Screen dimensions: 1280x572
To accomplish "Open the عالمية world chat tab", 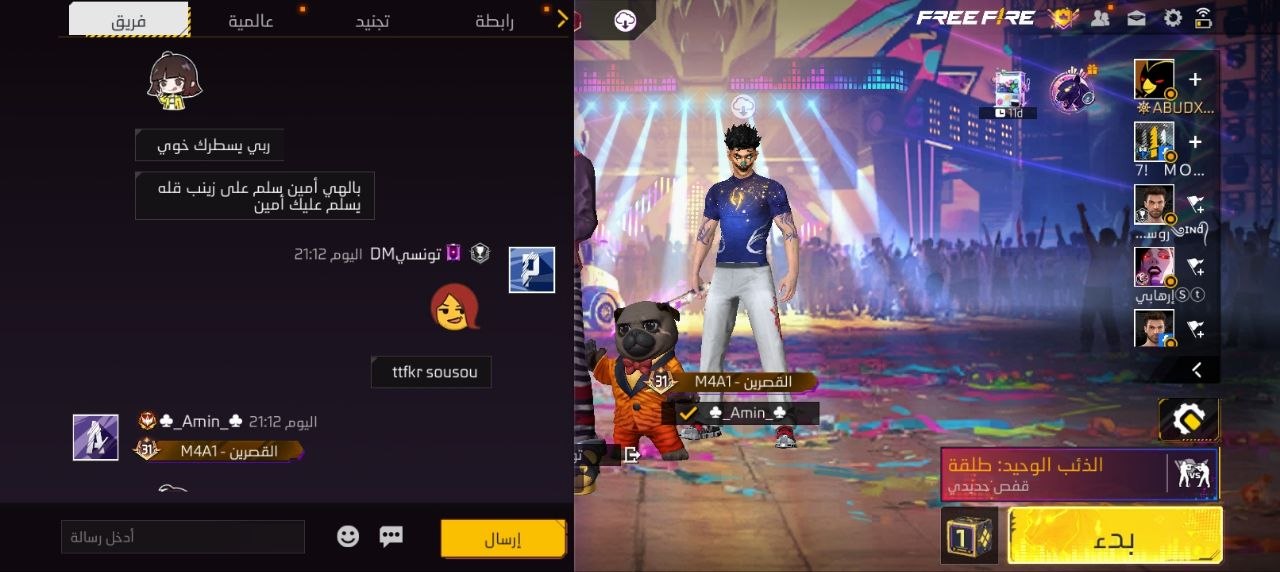I will [x=251, y=20].
